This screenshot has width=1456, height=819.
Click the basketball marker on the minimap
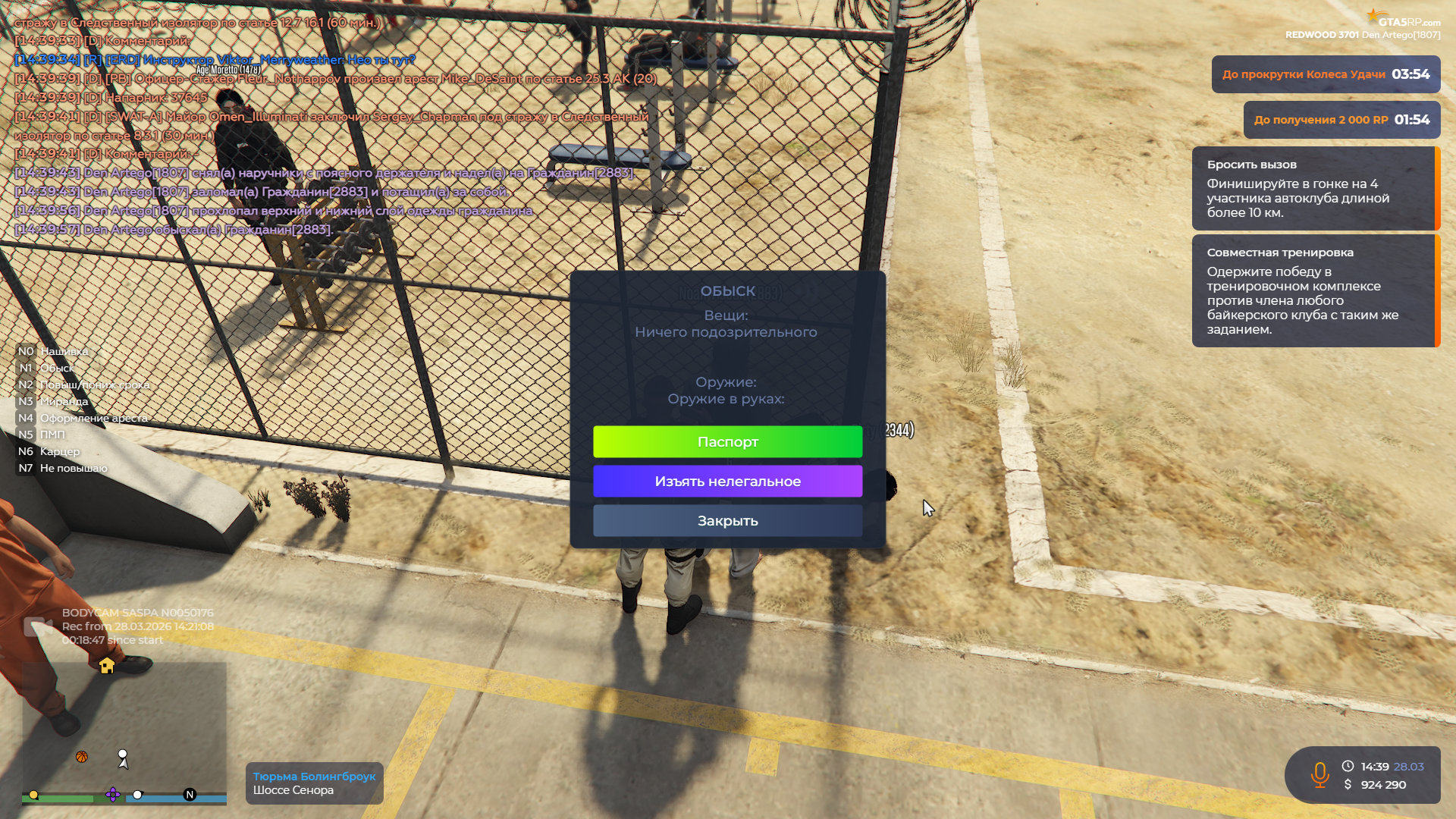pos(82,757)
